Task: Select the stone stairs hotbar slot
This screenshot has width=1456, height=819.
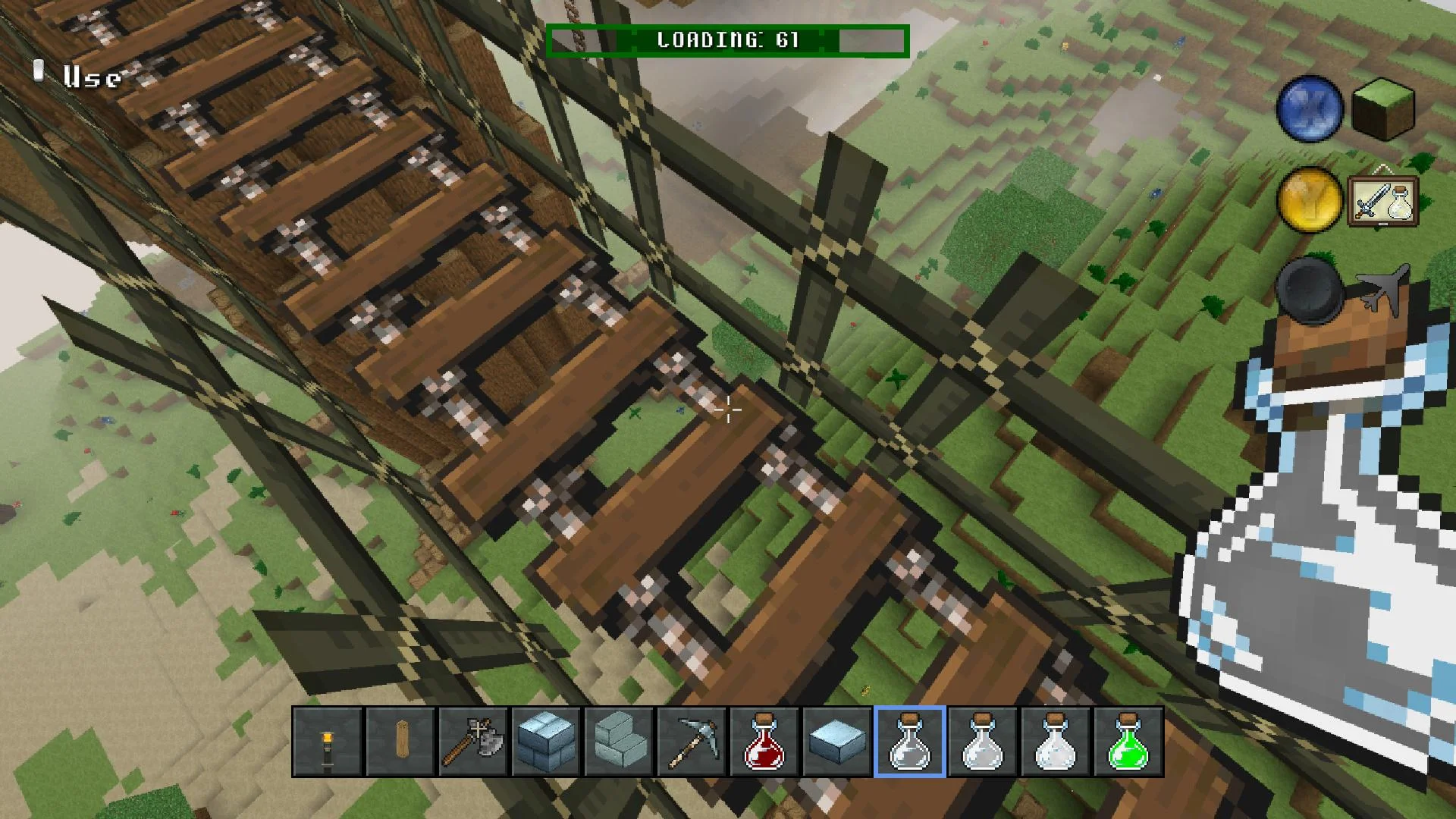Action: click(618, 741)
